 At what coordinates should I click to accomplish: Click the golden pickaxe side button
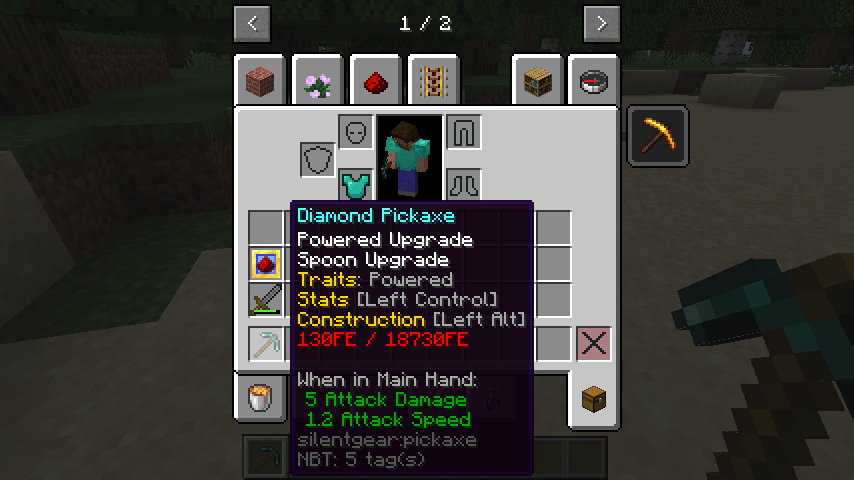(658, 135)
